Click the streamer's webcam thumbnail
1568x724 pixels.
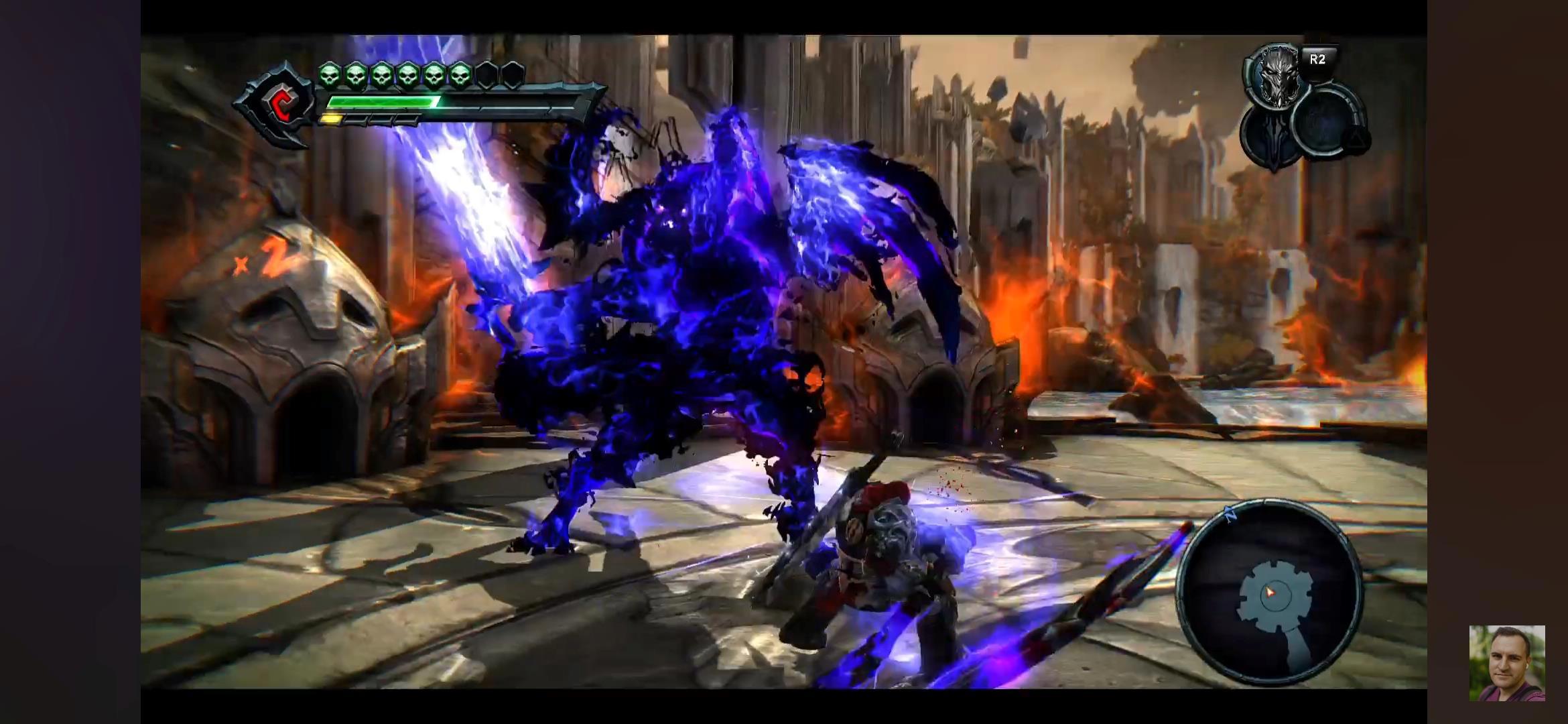click(x=1507, y=663)
